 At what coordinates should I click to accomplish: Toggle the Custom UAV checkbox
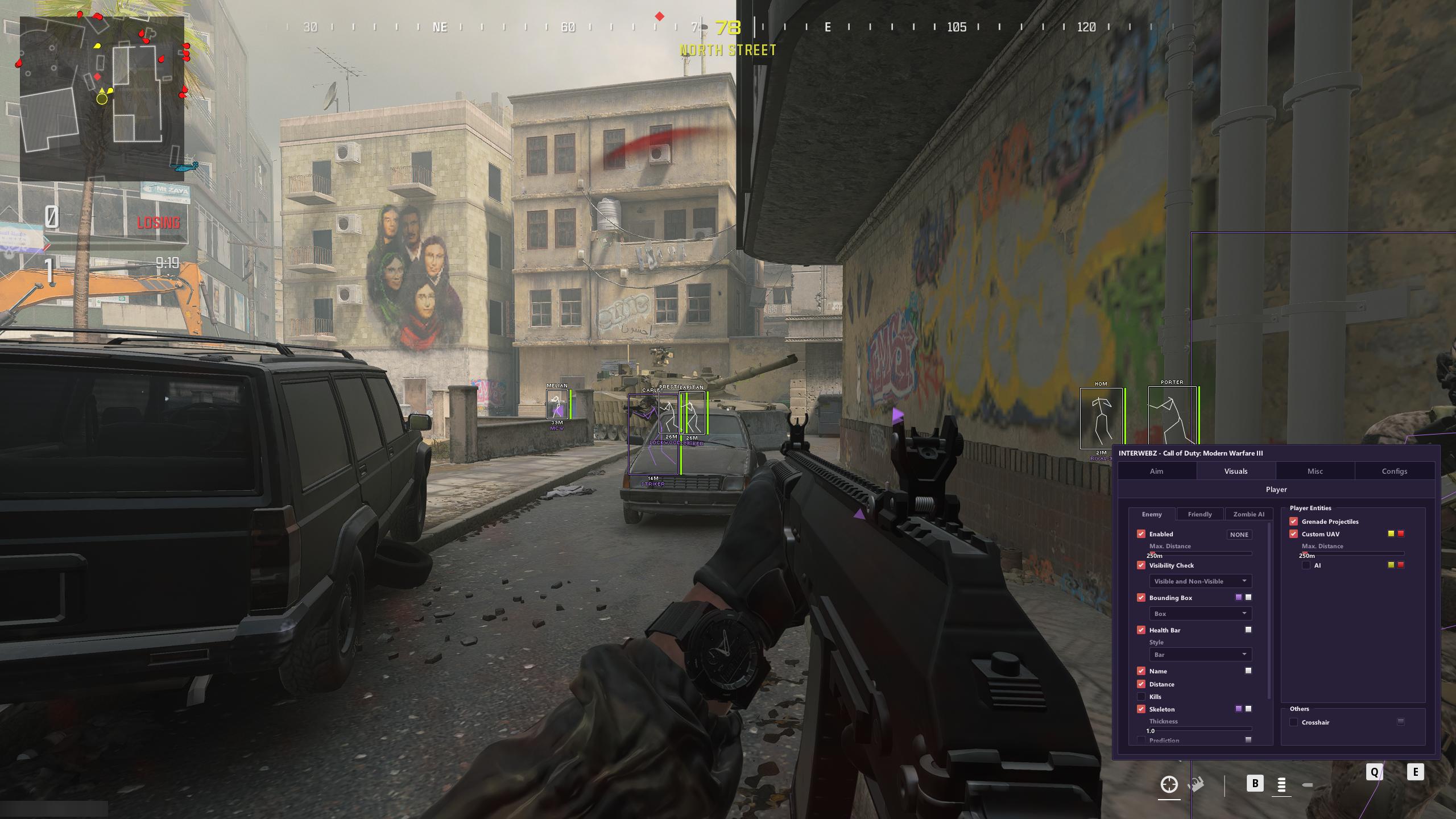coord(1293,534)
